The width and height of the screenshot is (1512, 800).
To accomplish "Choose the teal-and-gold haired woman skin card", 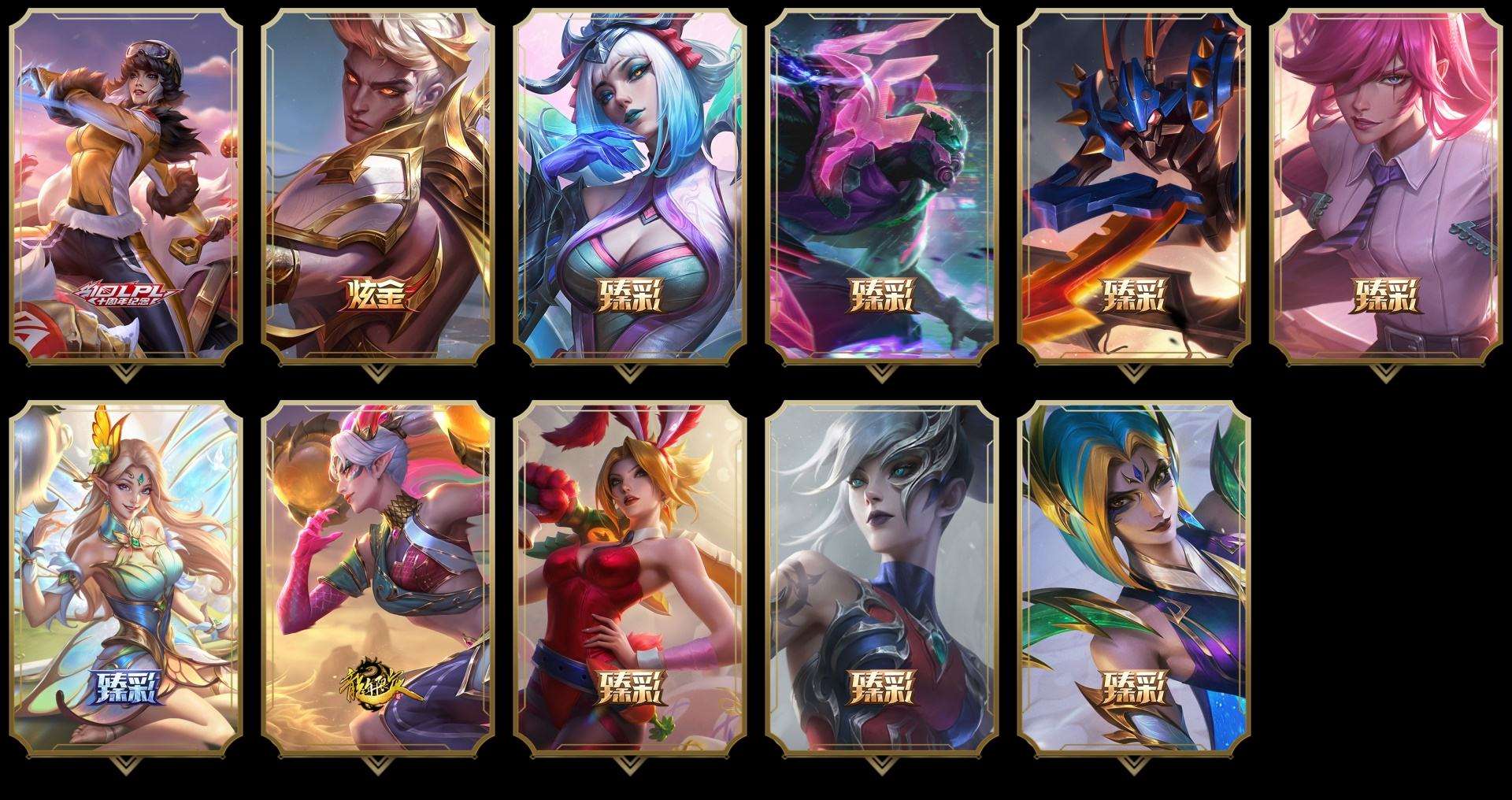I will point(1134,579).
